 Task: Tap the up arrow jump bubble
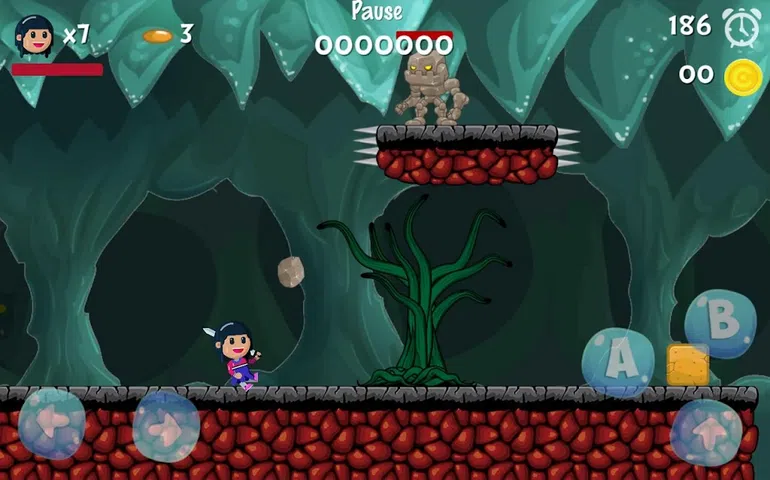[706, 432]
